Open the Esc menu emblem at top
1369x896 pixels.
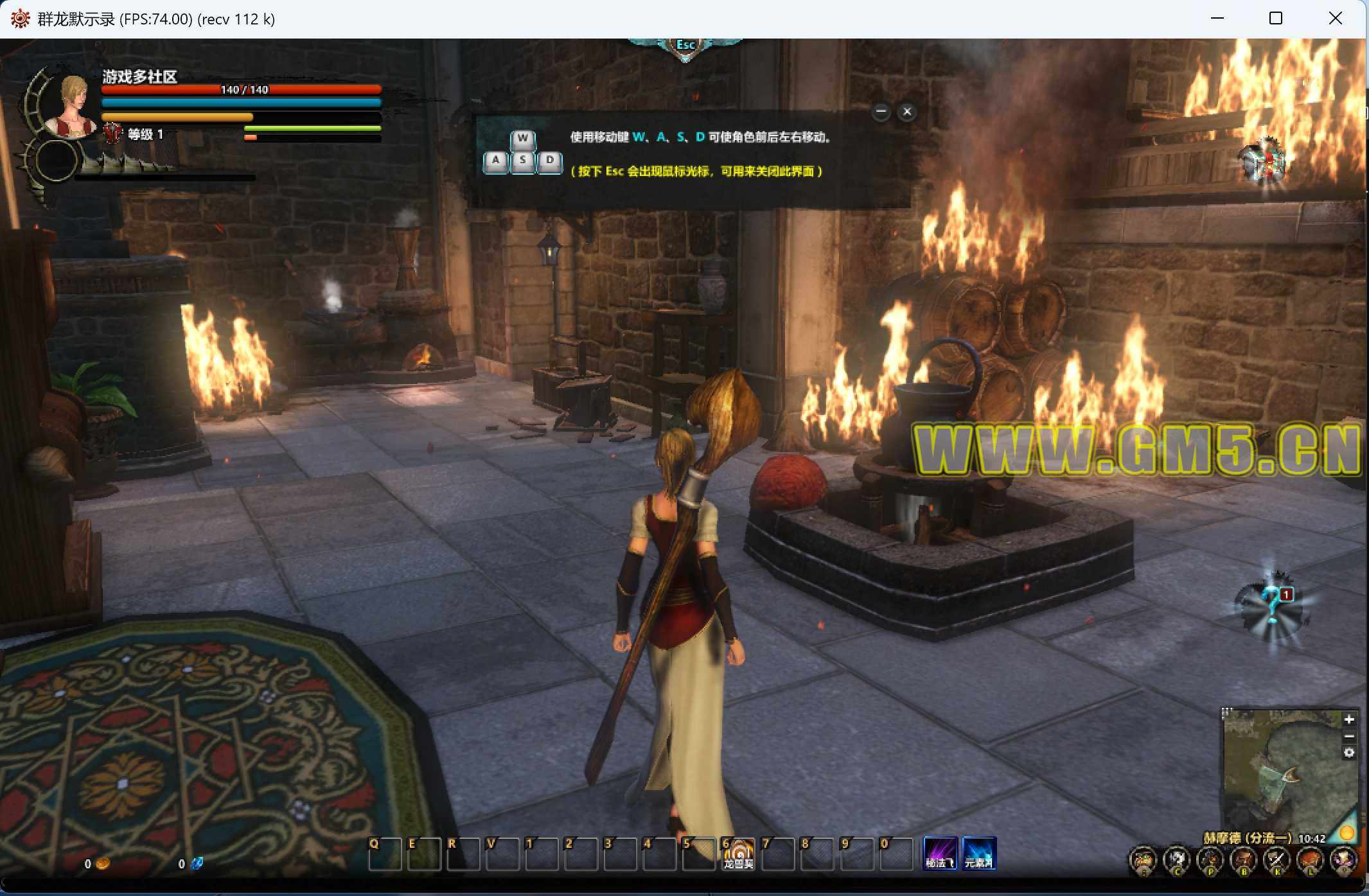[685, 46]
